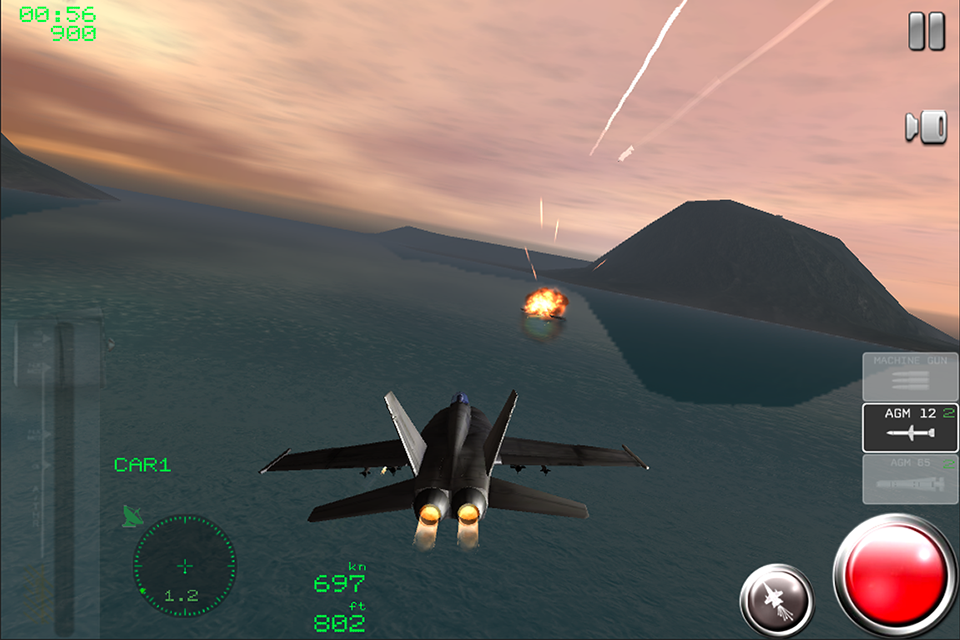Tap the green radar dish icon
This screenshot has width=960, height=640.
pos(132,516)
